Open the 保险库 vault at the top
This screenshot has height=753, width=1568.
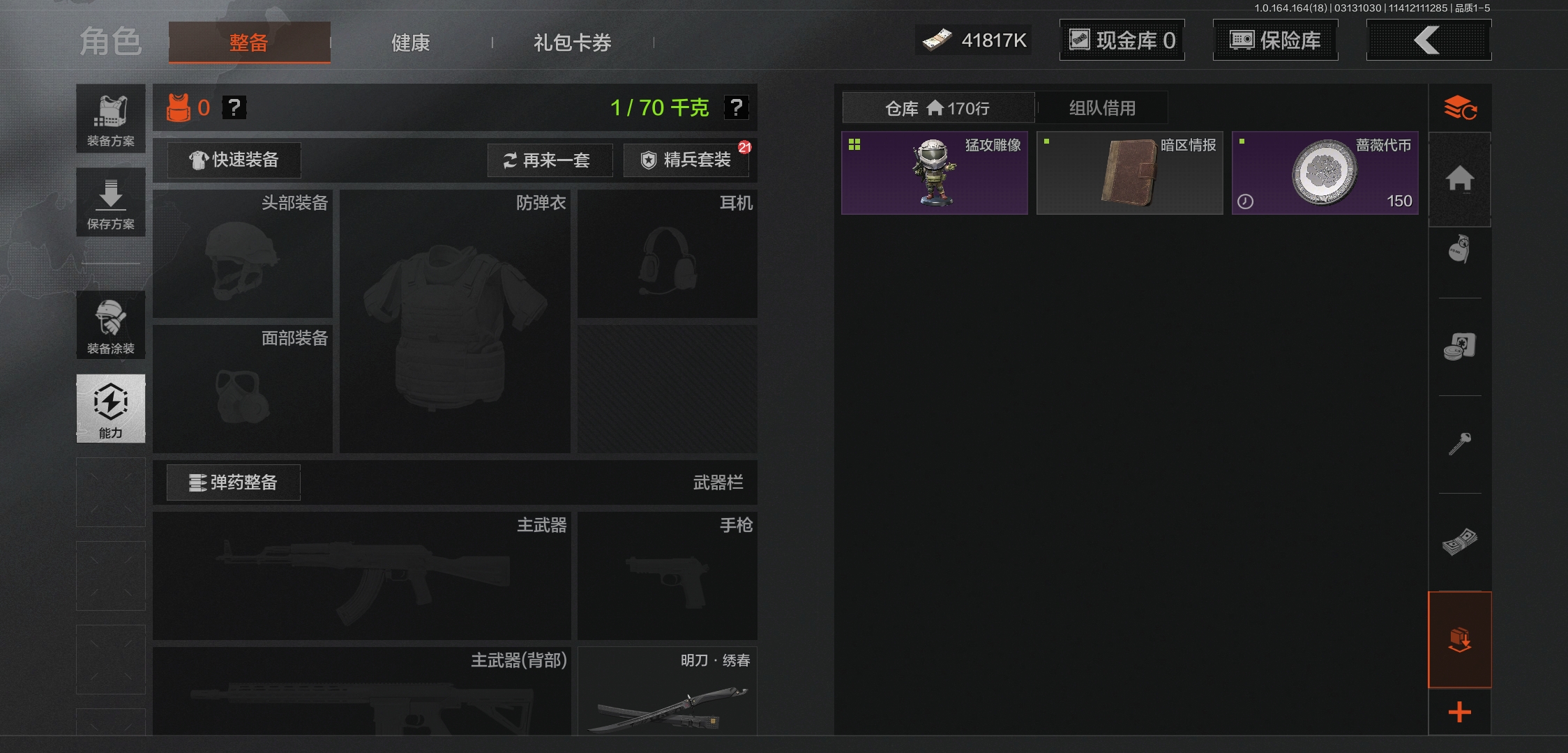pyautogui.click(x=1275, y=40)
